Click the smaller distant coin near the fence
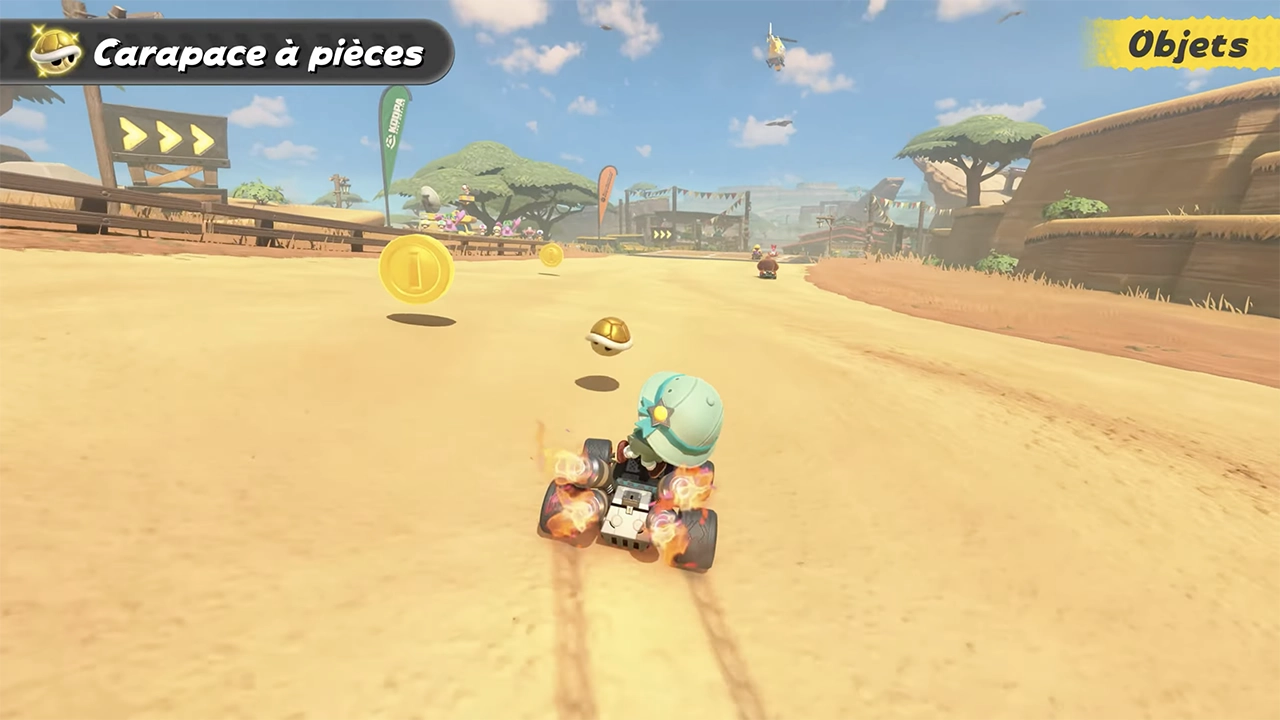 tap(550, 253)
